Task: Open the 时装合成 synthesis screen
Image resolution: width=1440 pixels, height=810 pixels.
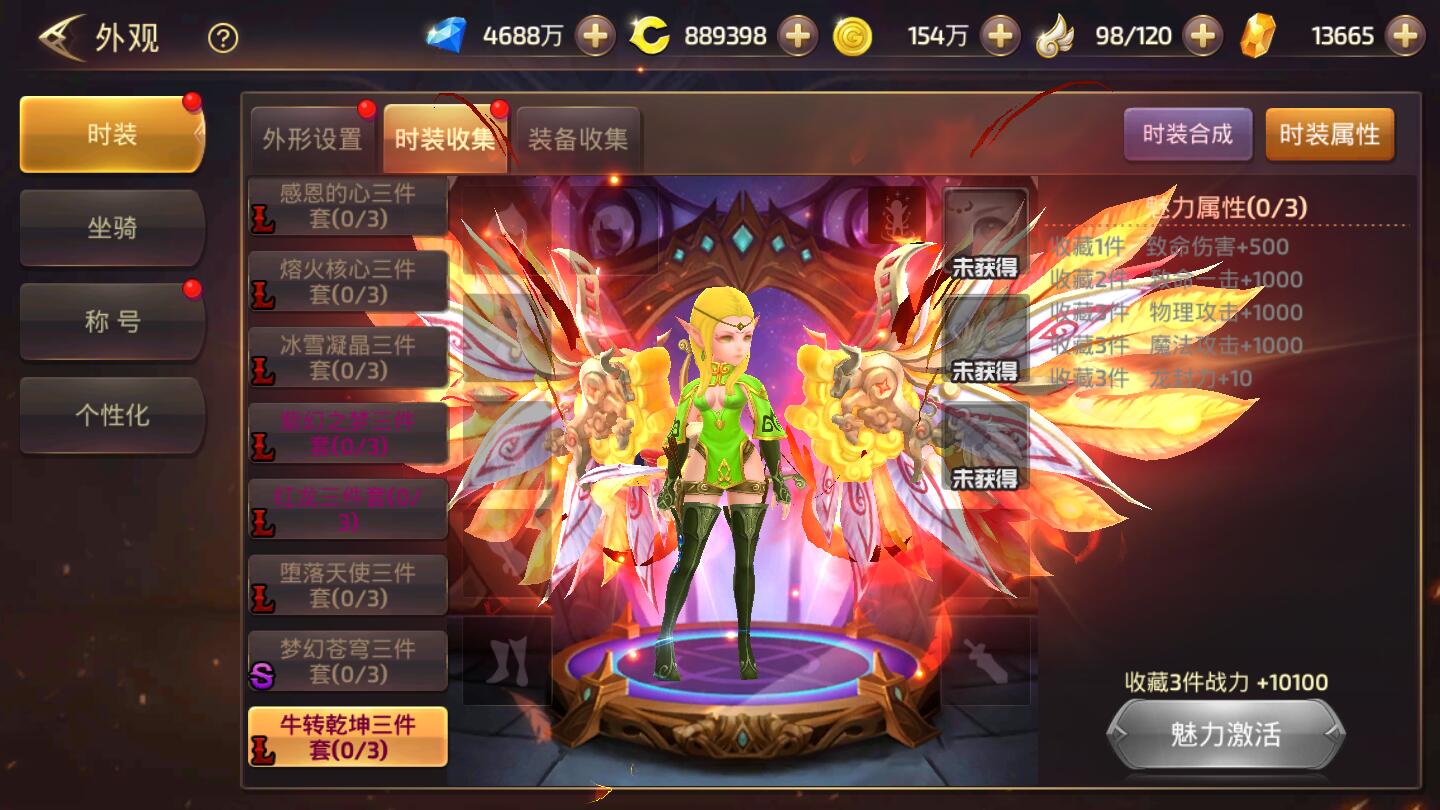Action: [x=1190, y=133]
